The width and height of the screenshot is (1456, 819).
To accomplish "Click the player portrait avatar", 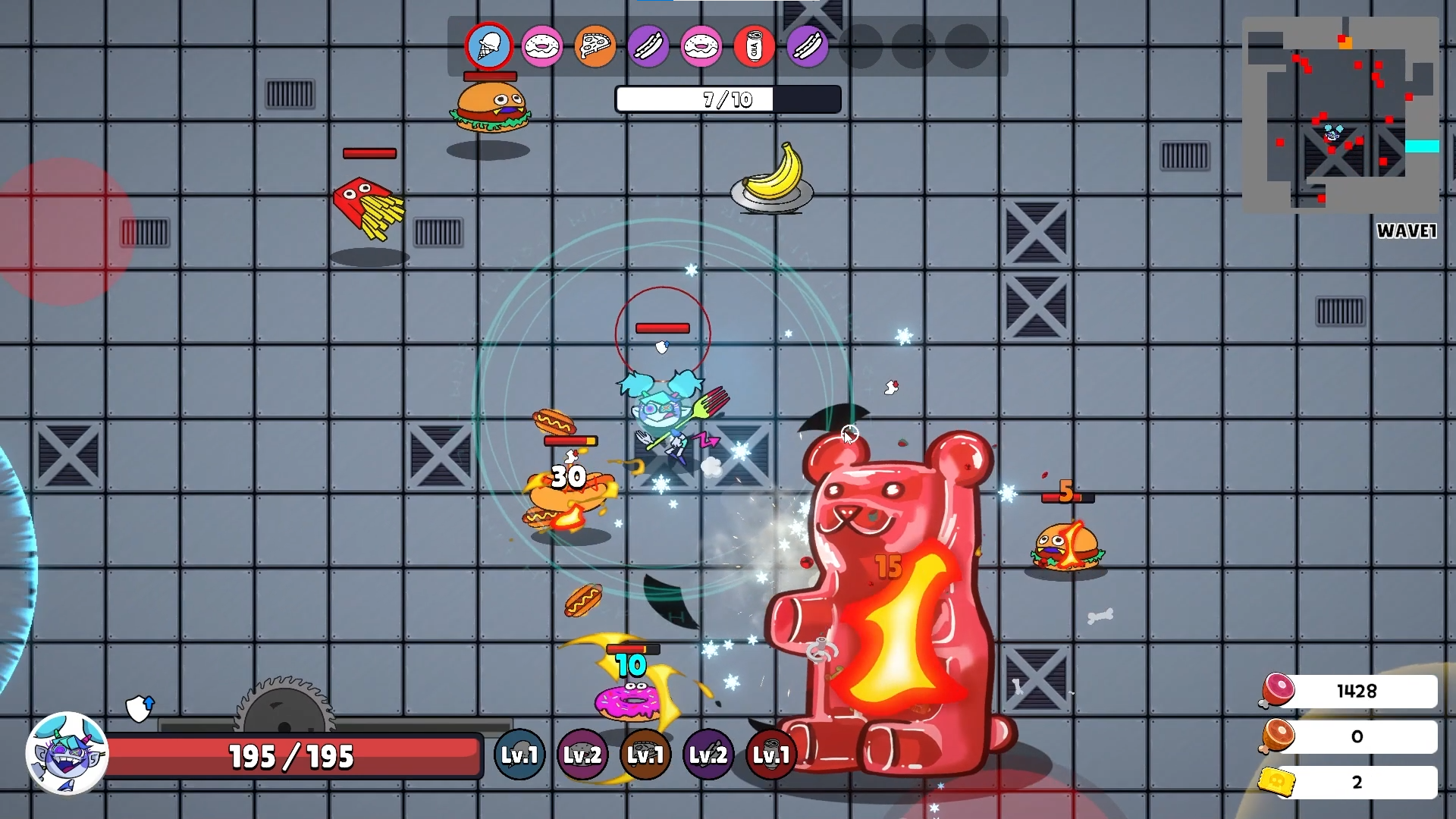I will pyautogui.click(x=67, y=755).
